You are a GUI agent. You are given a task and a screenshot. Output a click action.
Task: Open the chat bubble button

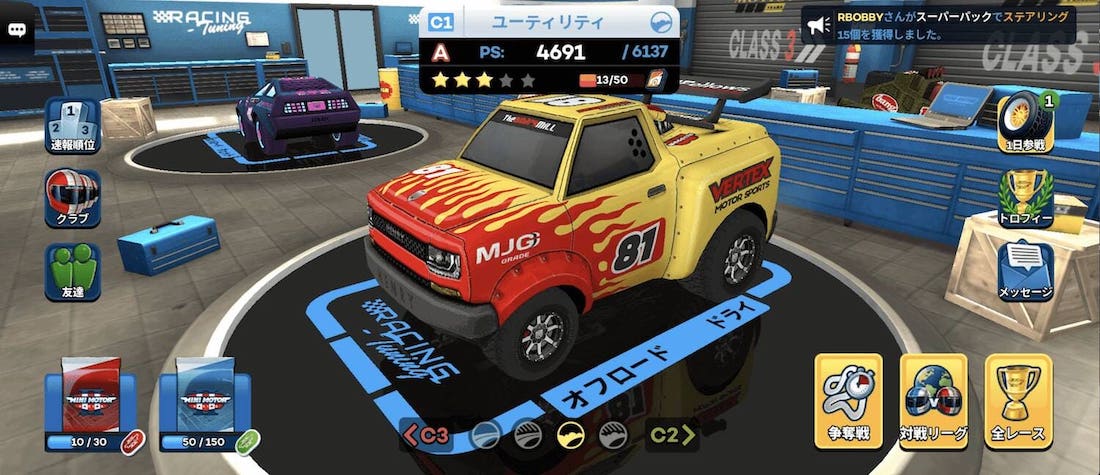(x=17, y=29)
